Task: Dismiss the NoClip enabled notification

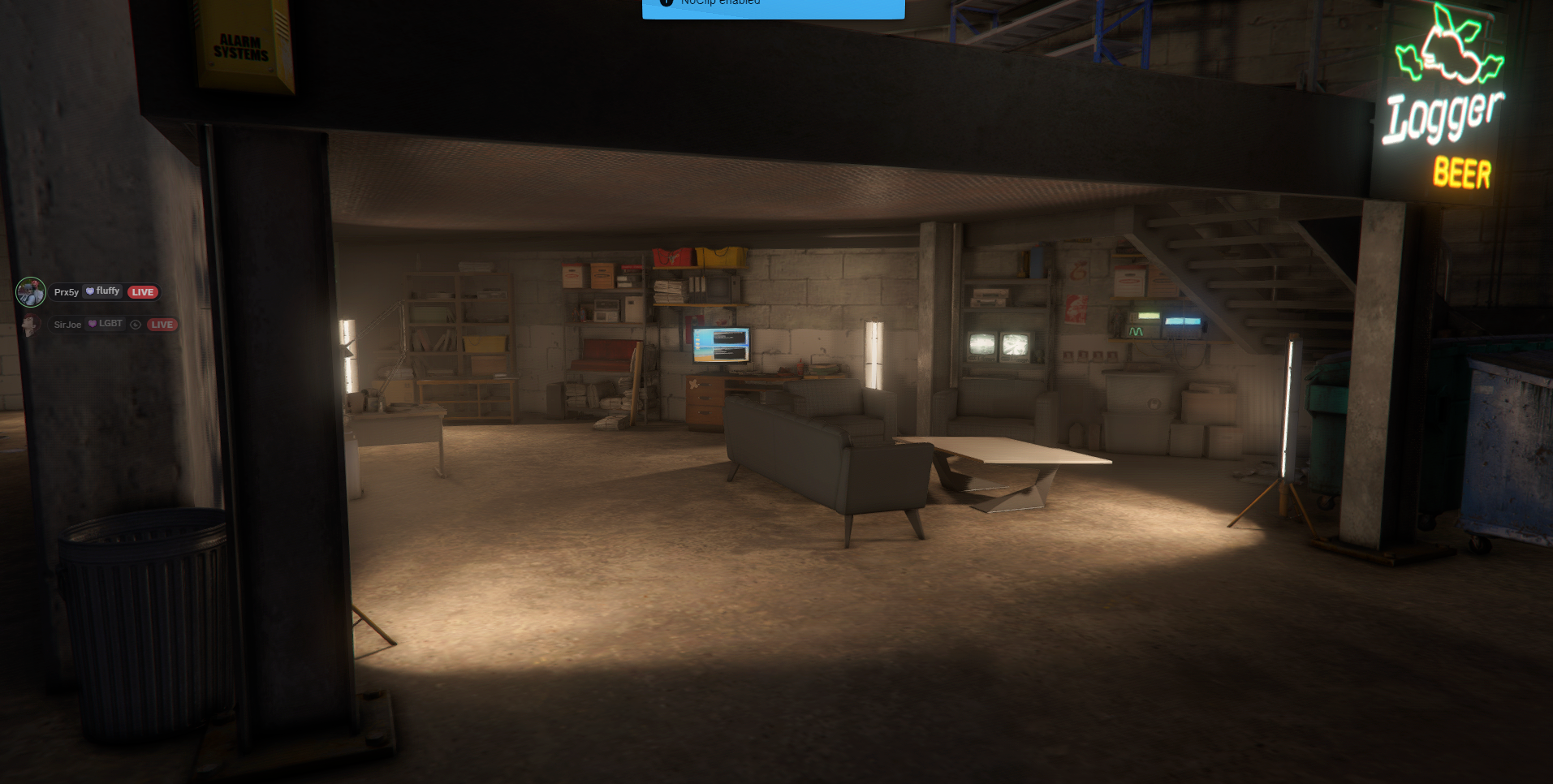Action: coord(773,7)
